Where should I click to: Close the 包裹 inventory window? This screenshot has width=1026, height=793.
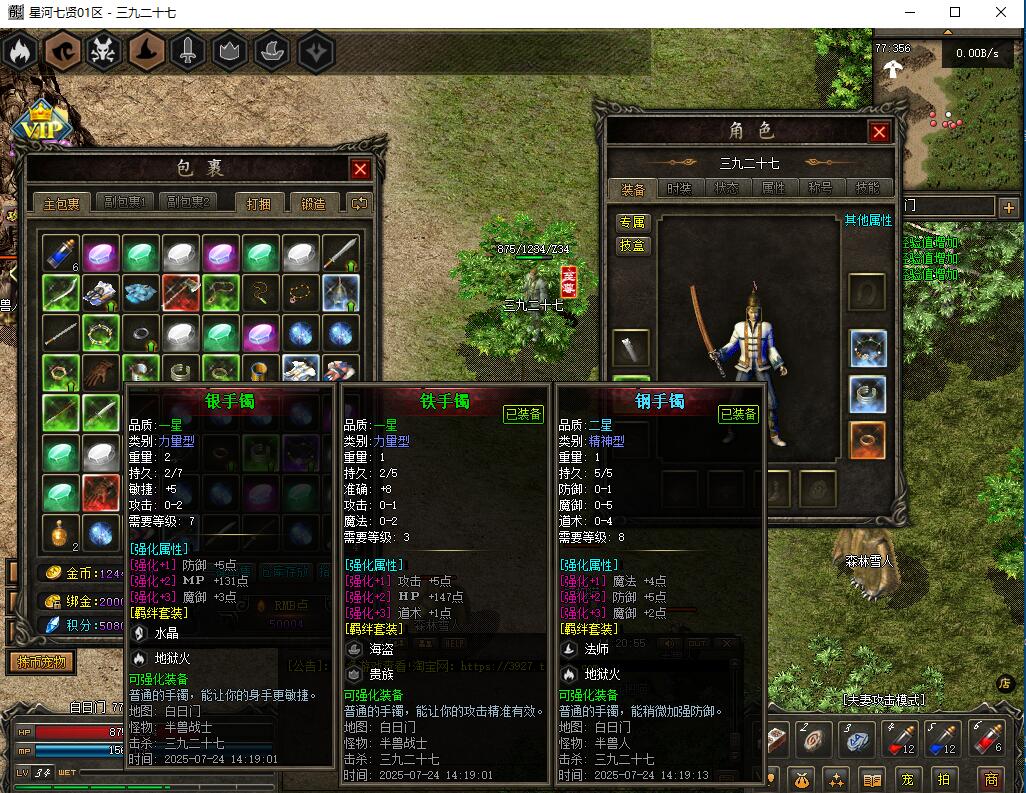(360, 169)
